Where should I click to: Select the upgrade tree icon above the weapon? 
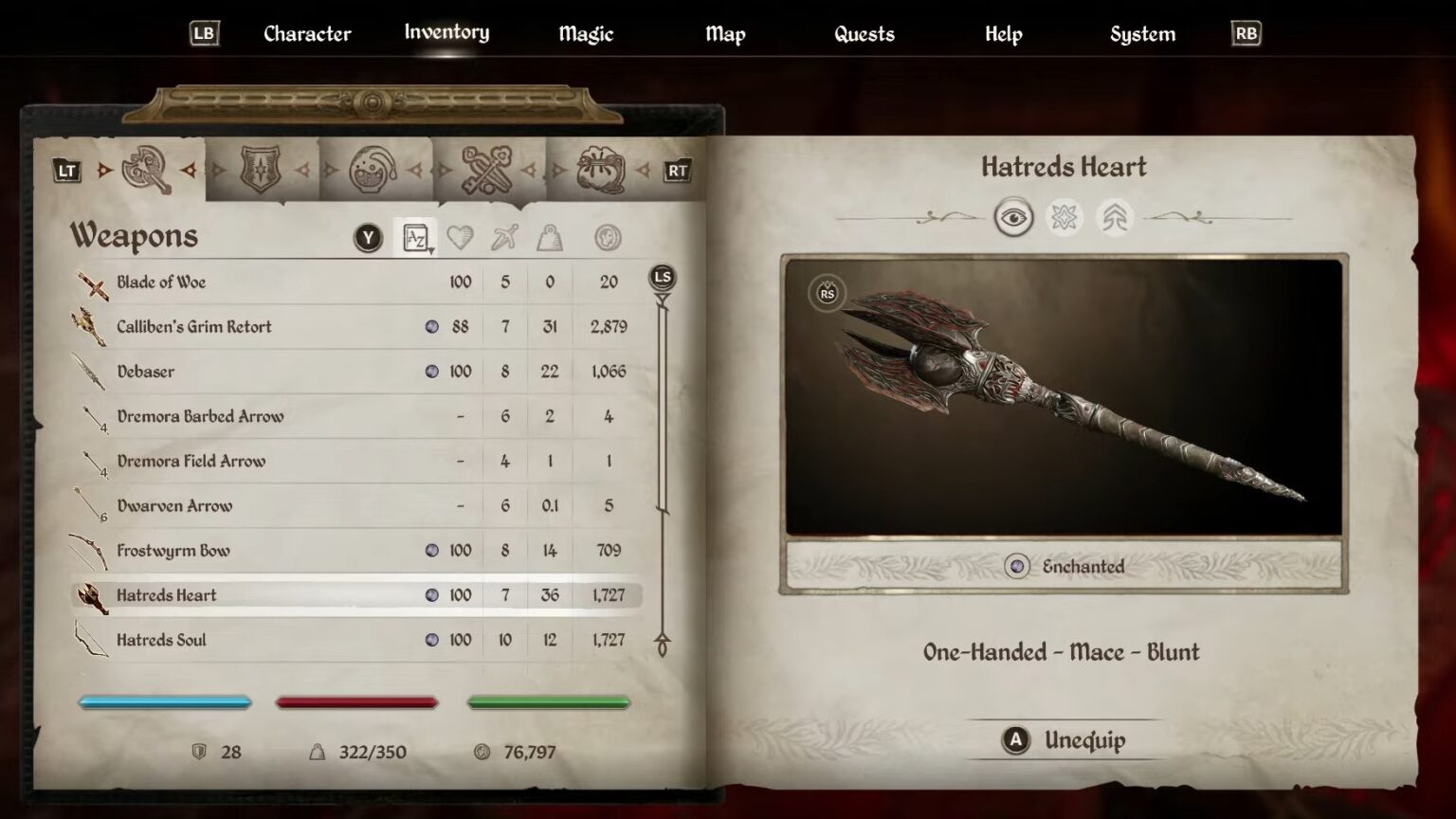pos(1116,217)
